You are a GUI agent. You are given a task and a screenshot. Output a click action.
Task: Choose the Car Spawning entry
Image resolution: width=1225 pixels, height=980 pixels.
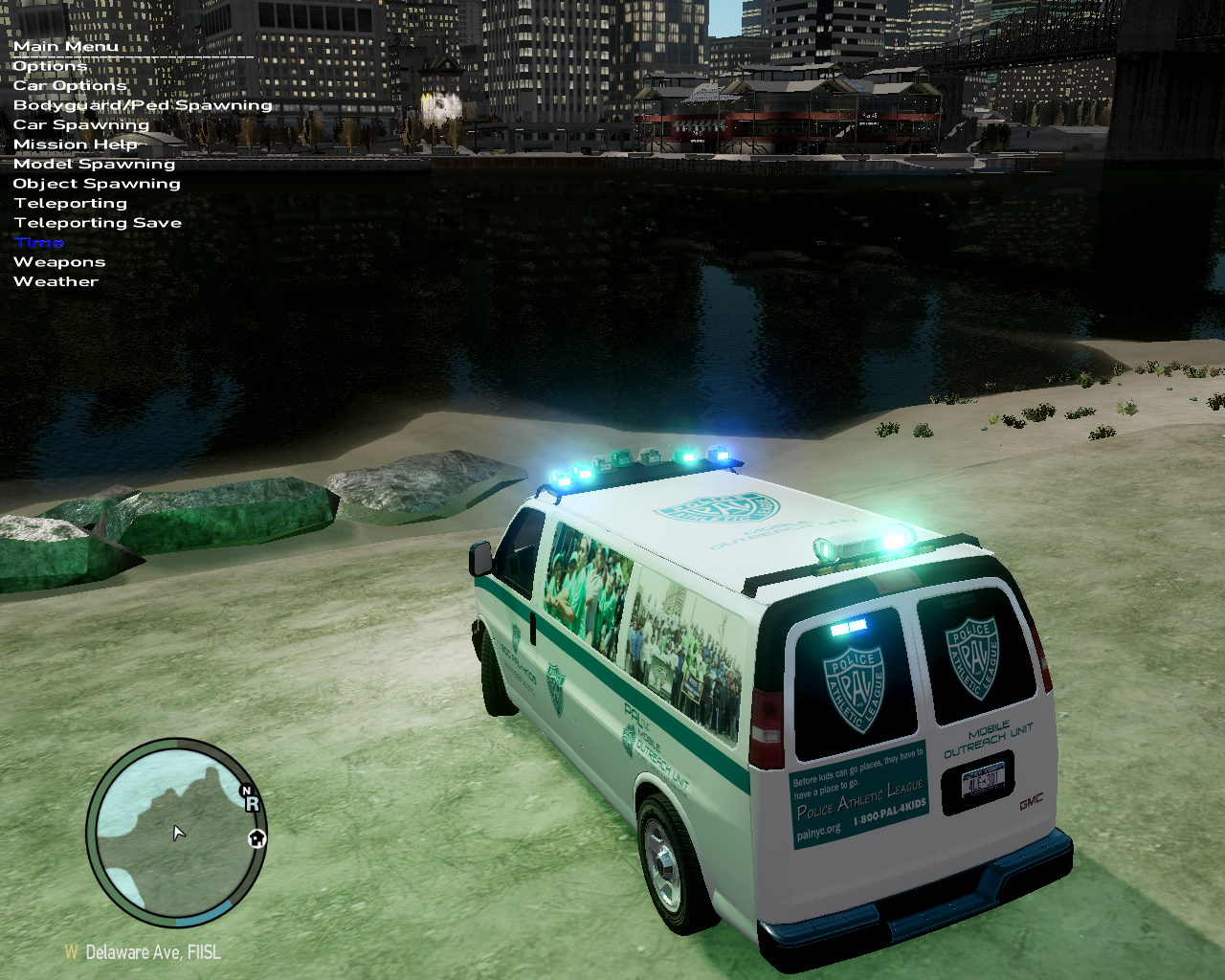[x=81, y=125]
